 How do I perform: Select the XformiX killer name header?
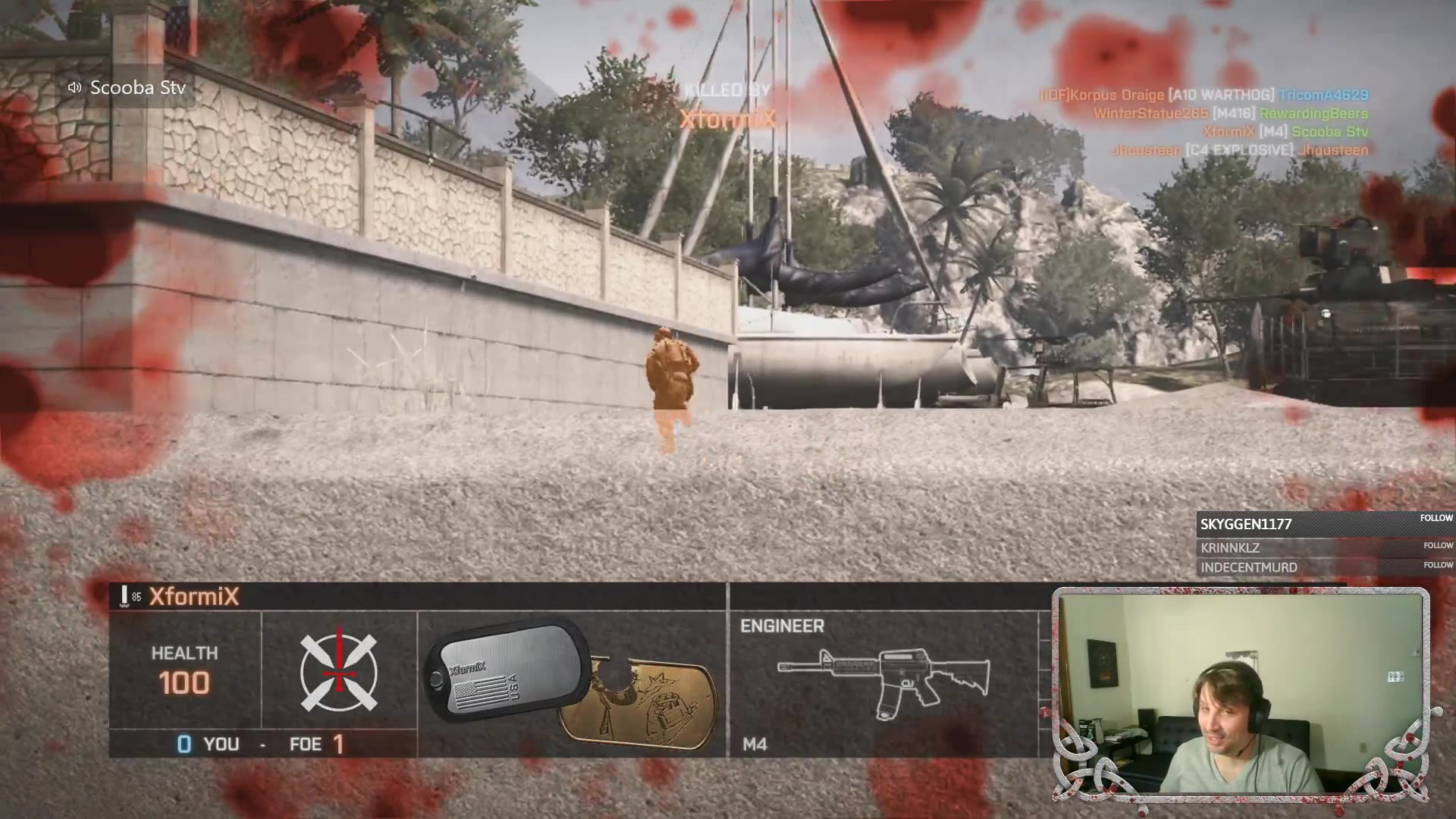point(194,597)
